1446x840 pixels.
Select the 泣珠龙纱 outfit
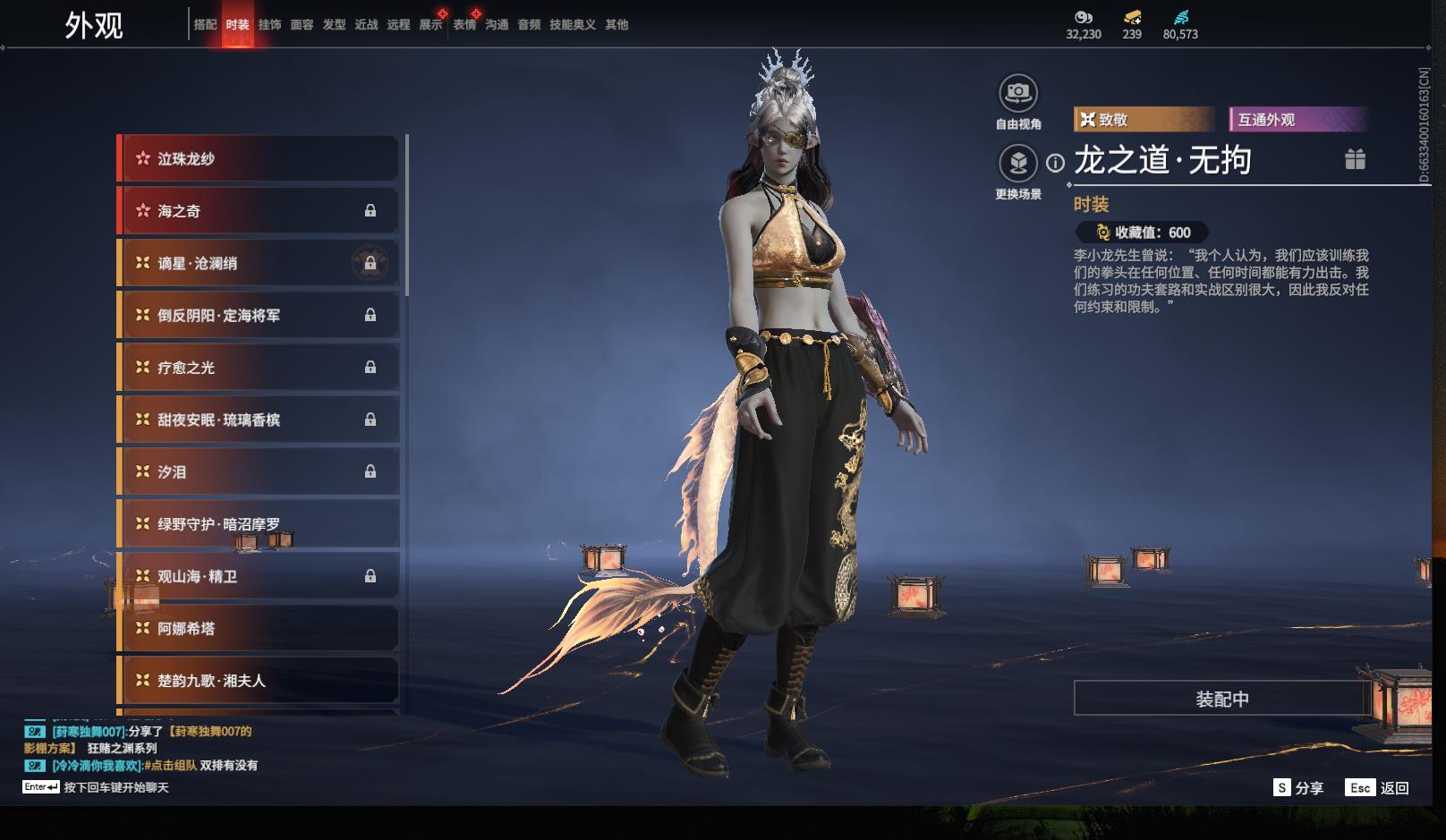(259, 158)
